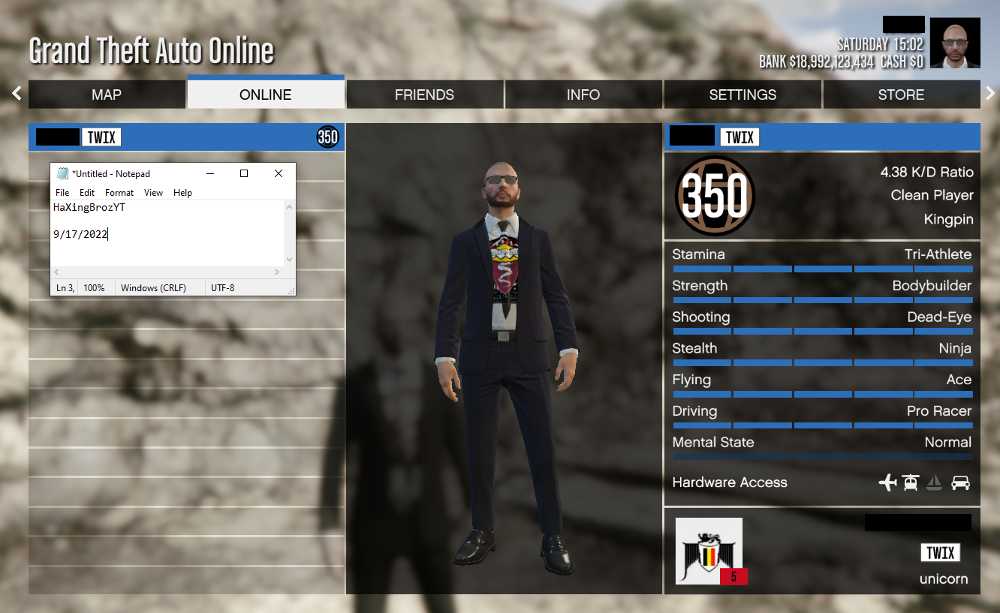Switch to the MAP tab
Screen dimensions: 1000x613
(107, 94)
